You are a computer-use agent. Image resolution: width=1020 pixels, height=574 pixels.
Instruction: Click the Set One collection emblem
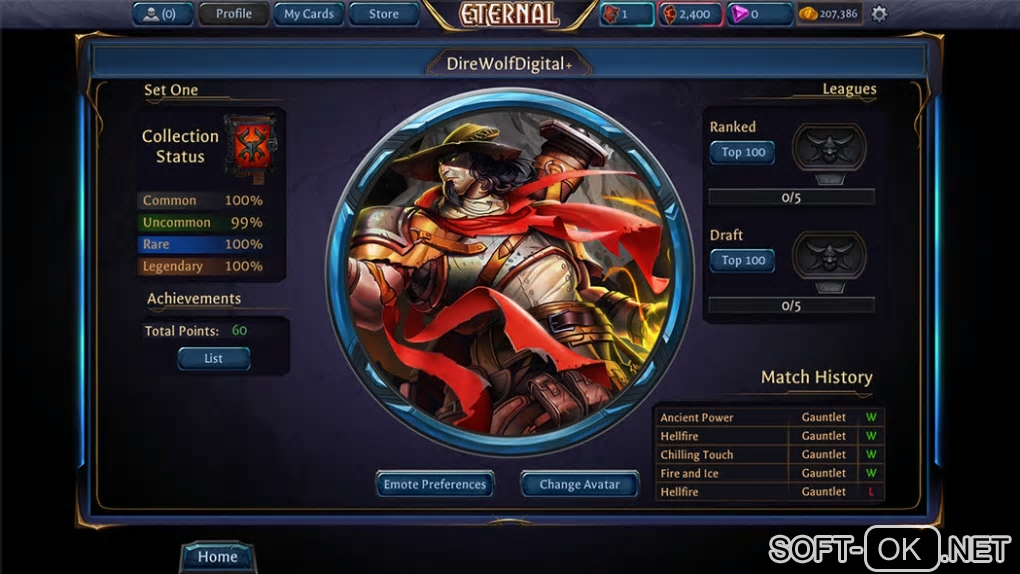click(250, 147)
